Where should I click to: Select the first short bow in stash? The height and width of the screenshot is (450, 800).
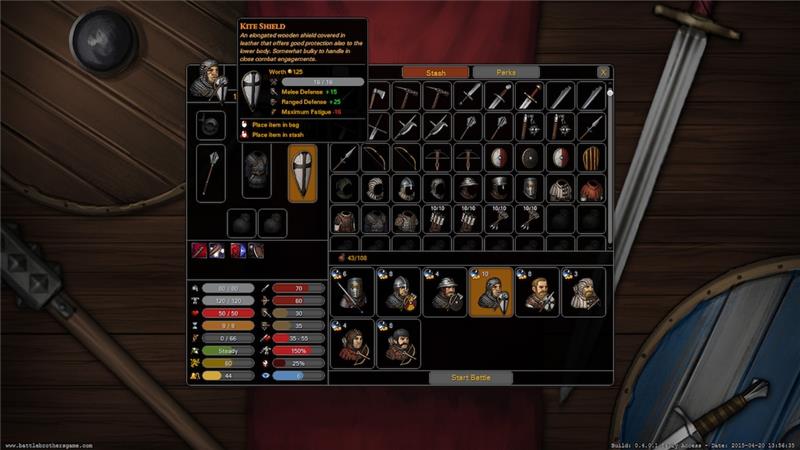pos(375,157)
